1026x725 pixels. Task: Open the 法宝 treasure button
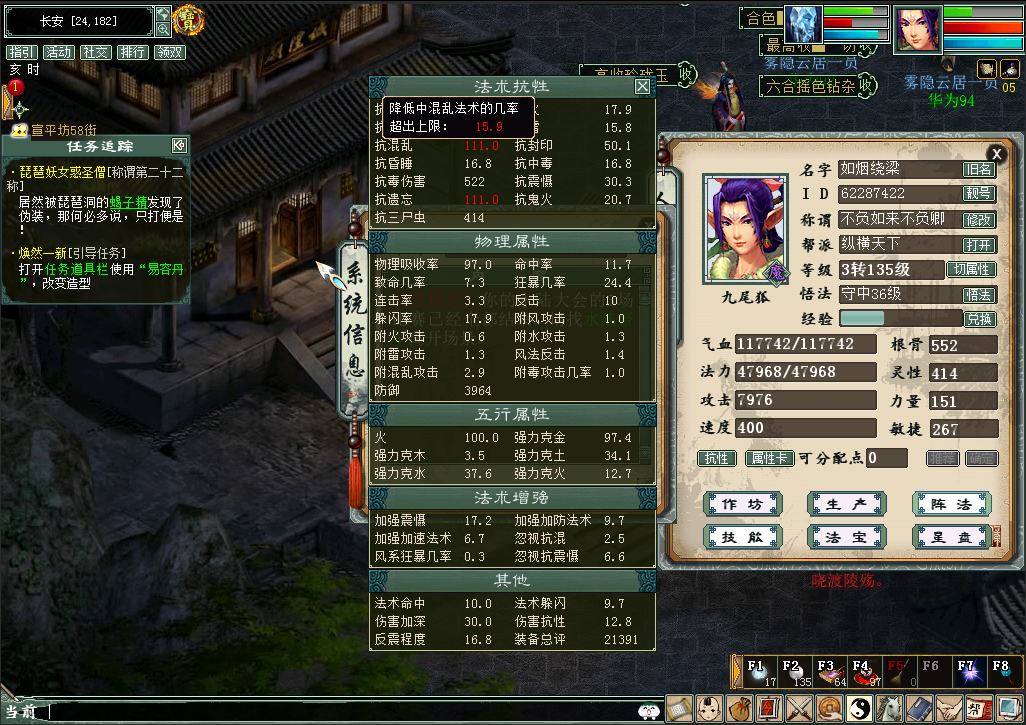847,537
